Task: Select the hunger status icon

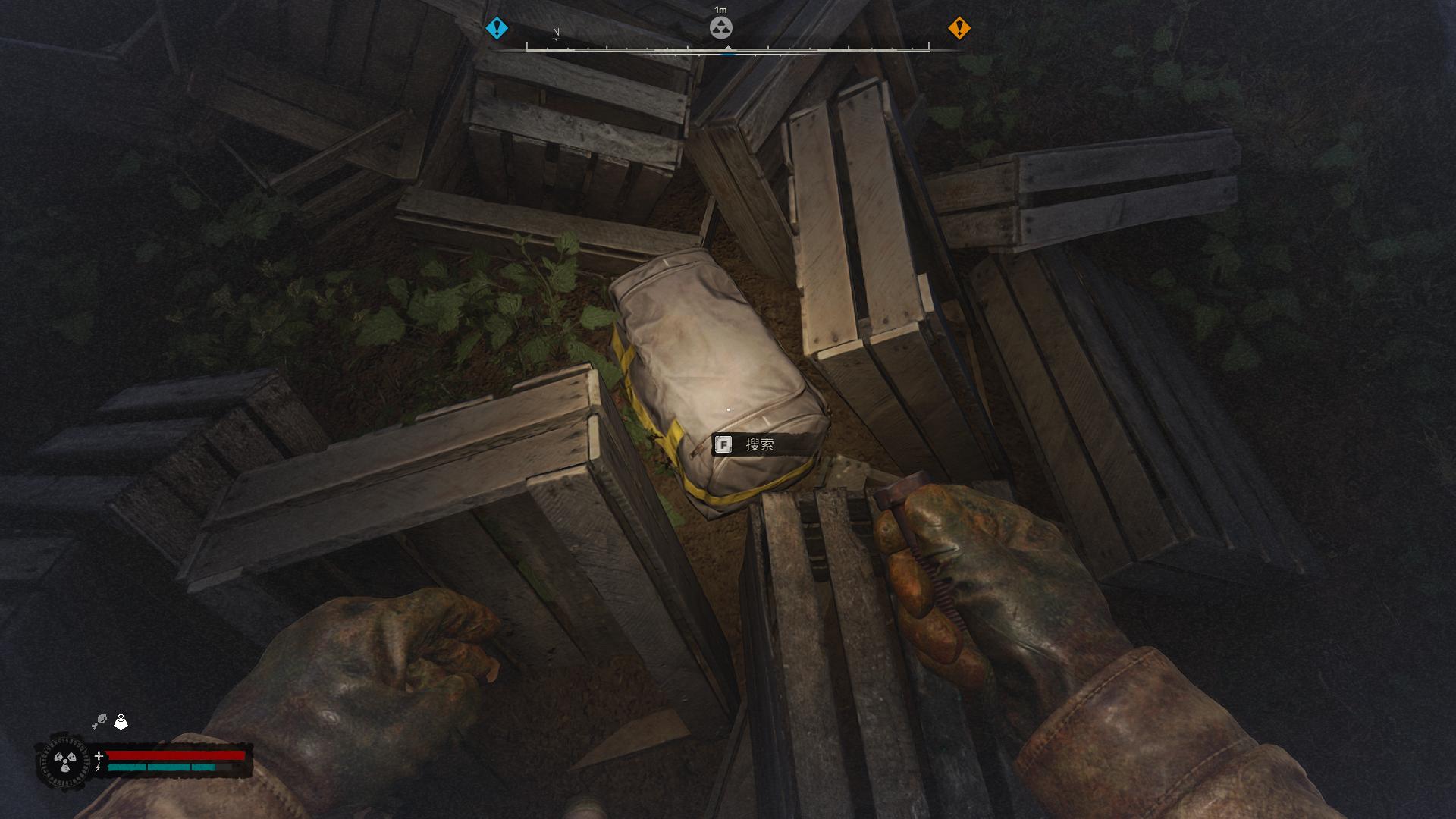Action: click(99, 721)
